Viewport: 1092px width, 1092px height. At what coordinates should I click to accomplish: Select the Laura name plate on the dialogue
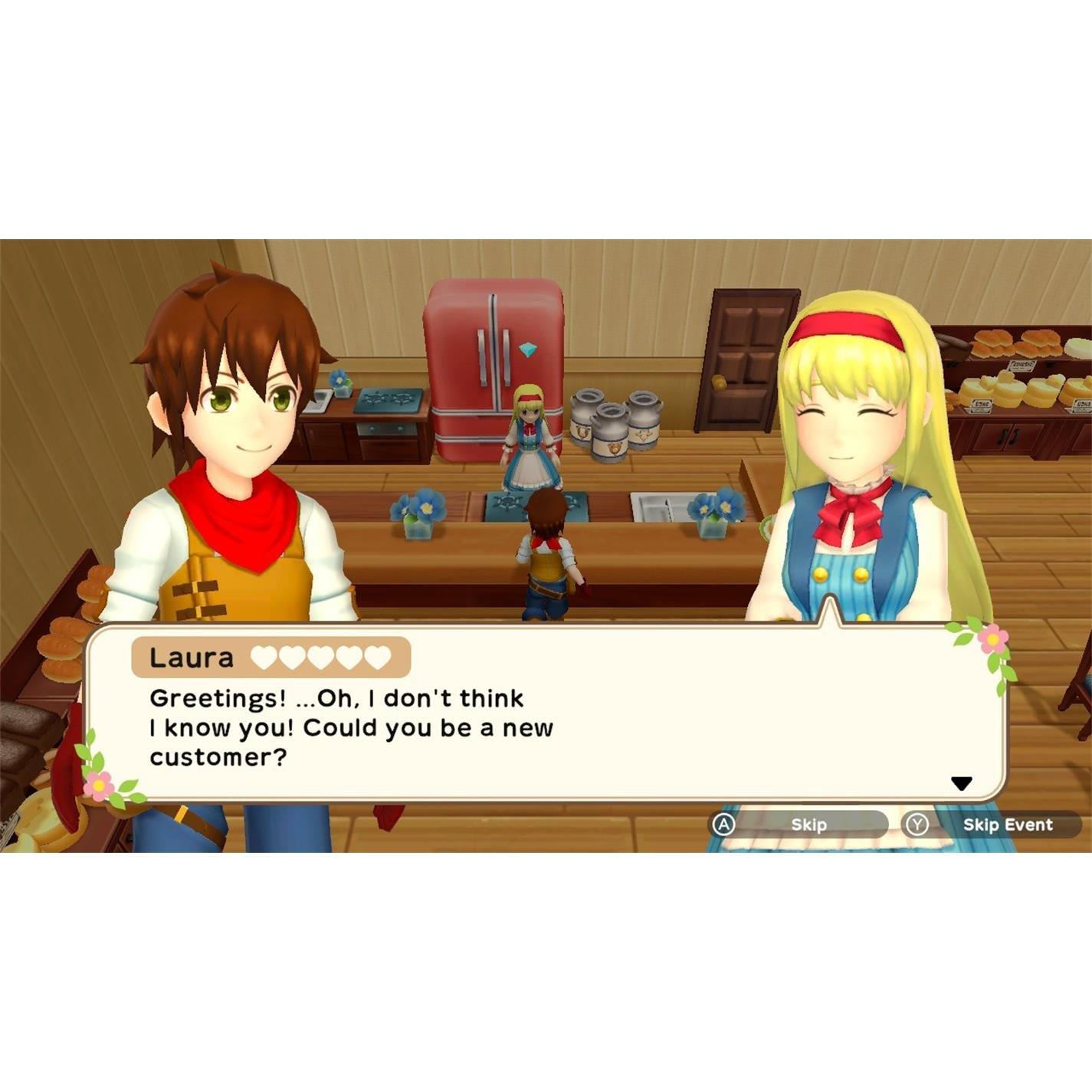point(193,656)
